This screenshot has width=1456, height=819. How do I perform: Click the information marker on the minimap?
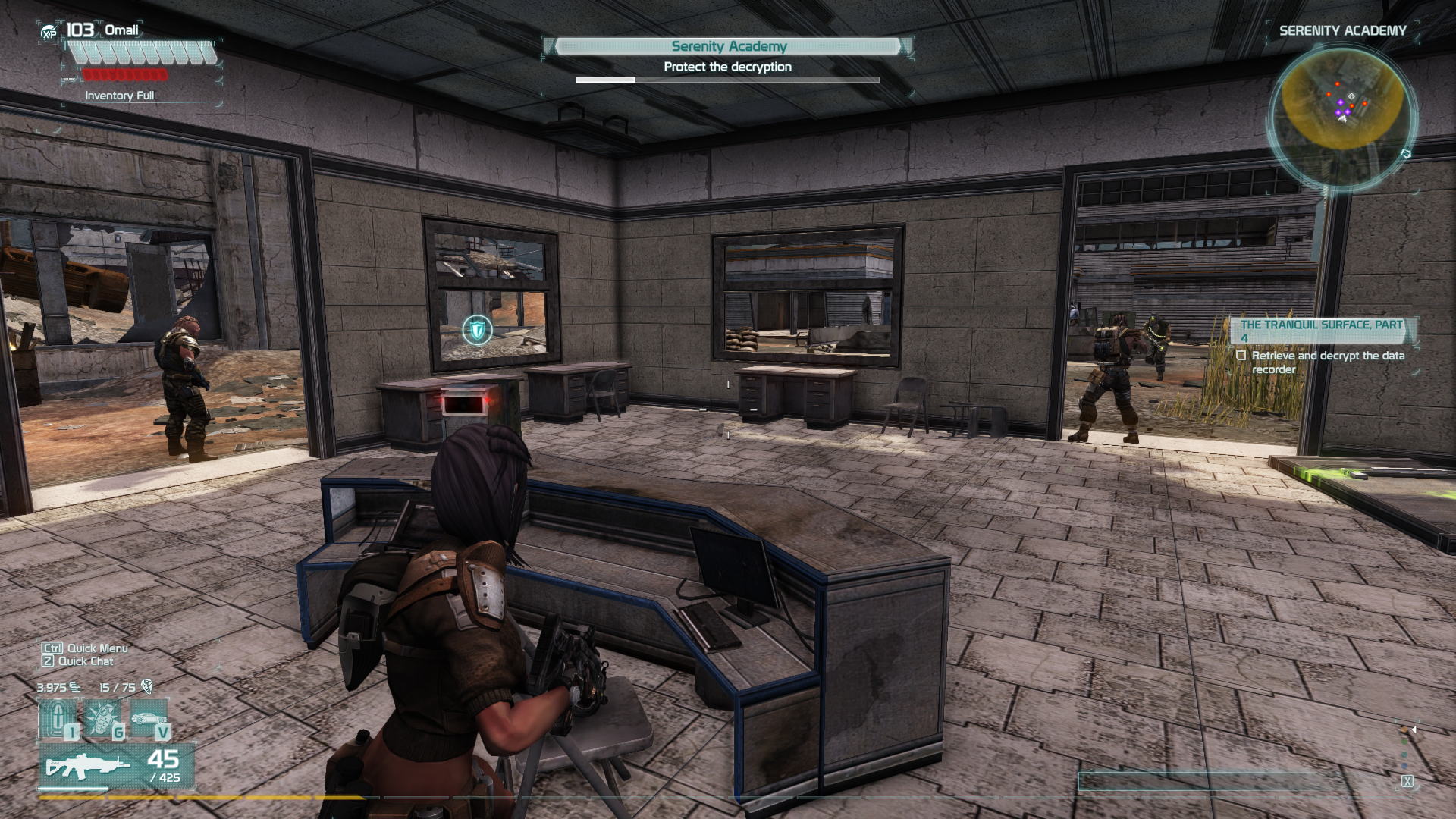pos(1351,96)
